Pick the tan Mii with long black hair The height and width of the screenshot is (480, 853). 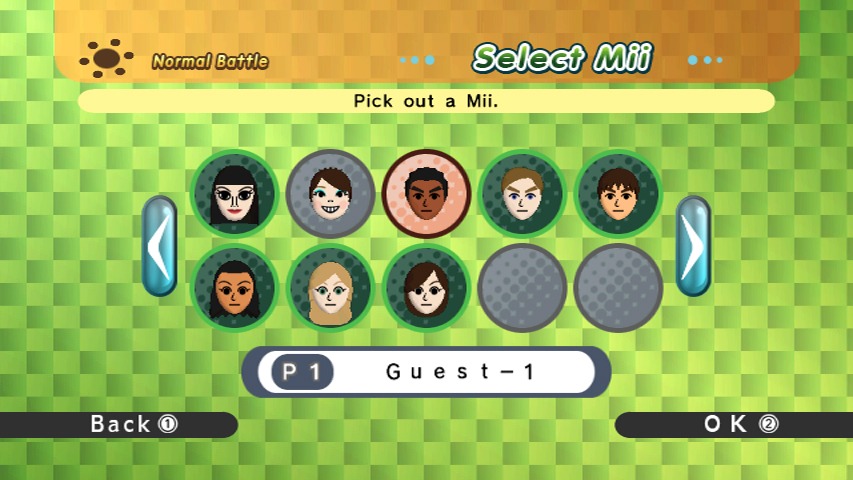point(234,288)
